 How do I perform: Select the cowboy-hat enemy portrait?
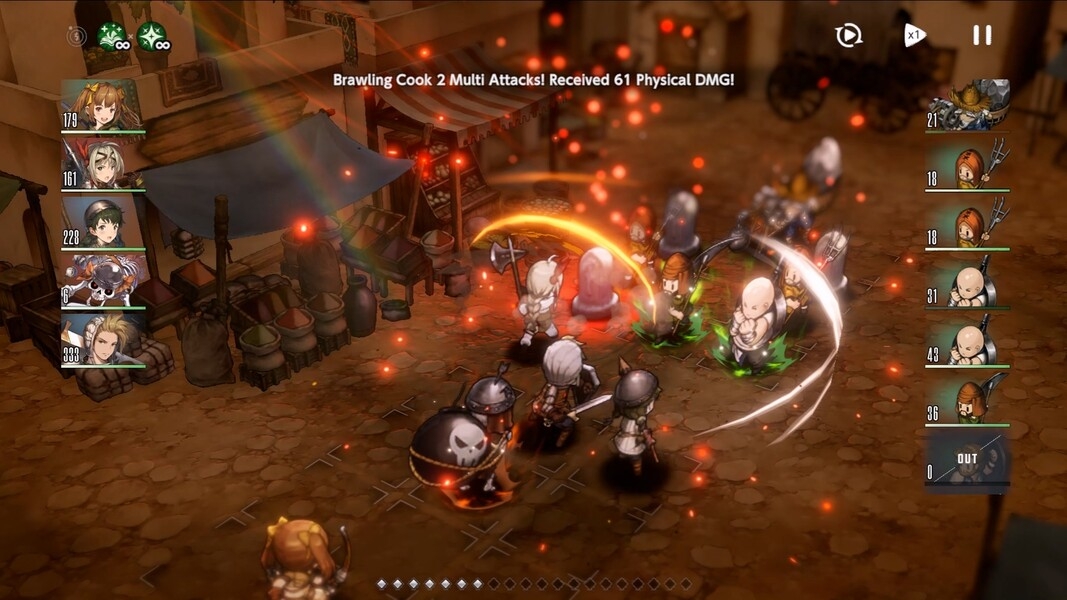(968, 105)
